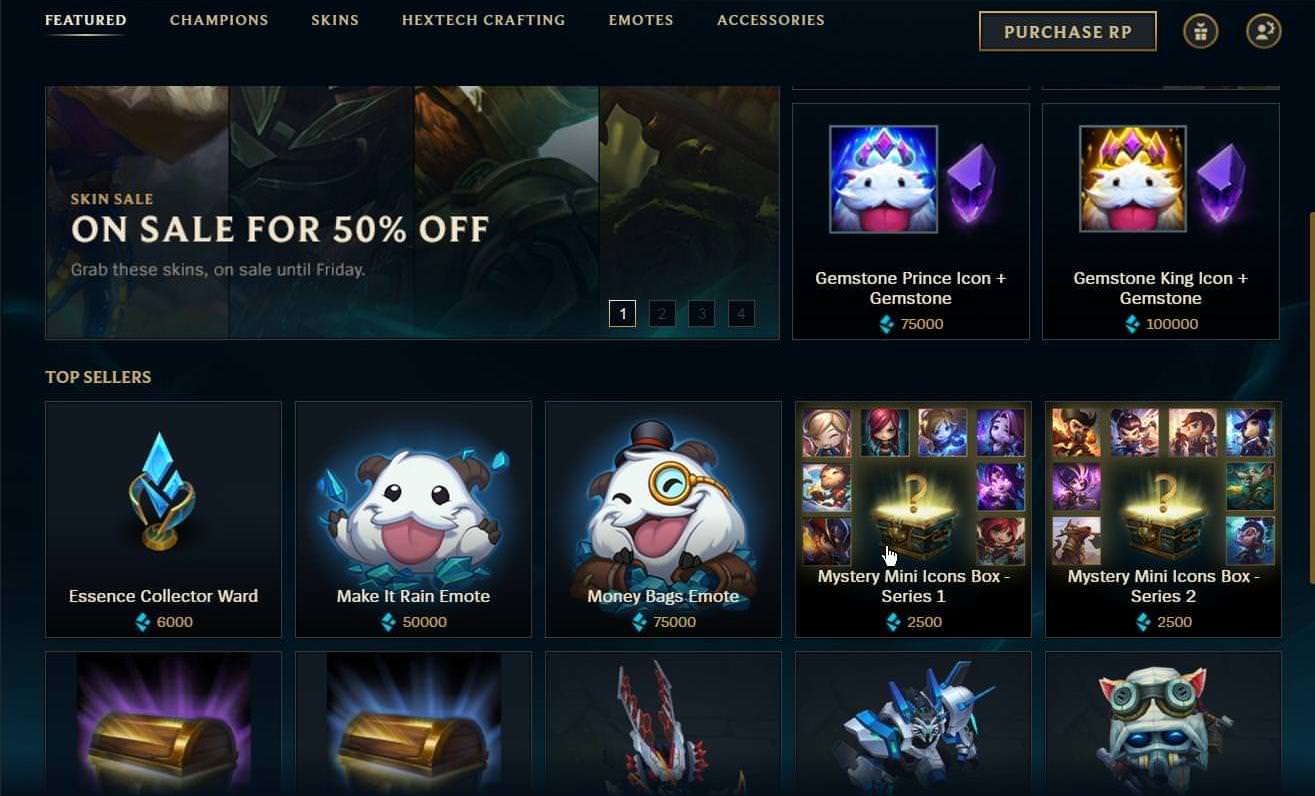
Task: Select the Essence Collector Ward thumbnail
Action: [163, 490]
